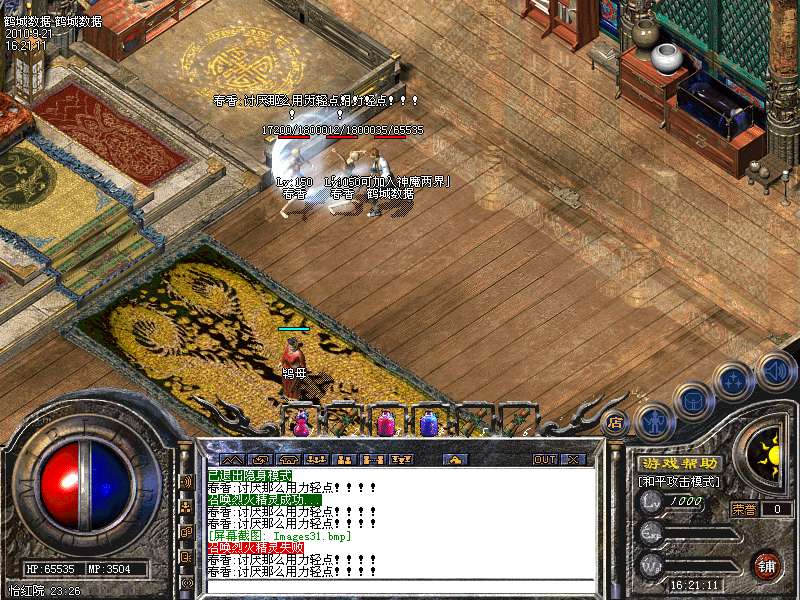The width and height of the screenshot is (800, 600).
Task: Switch the 和平攻击模式 attack mode label
Action: tap(679, 482)
